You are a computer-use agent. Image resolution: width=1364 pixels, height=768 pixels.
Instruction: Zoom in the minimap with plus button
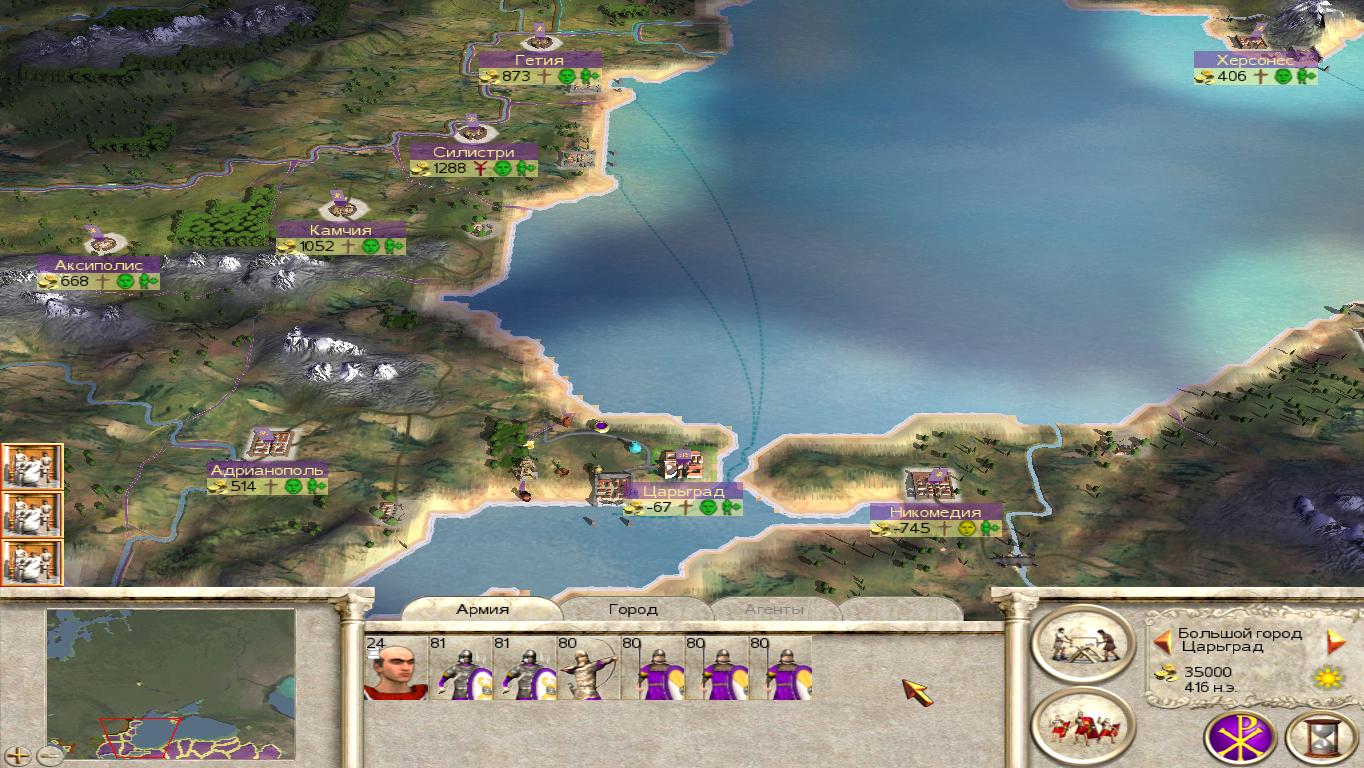(17, 756)
